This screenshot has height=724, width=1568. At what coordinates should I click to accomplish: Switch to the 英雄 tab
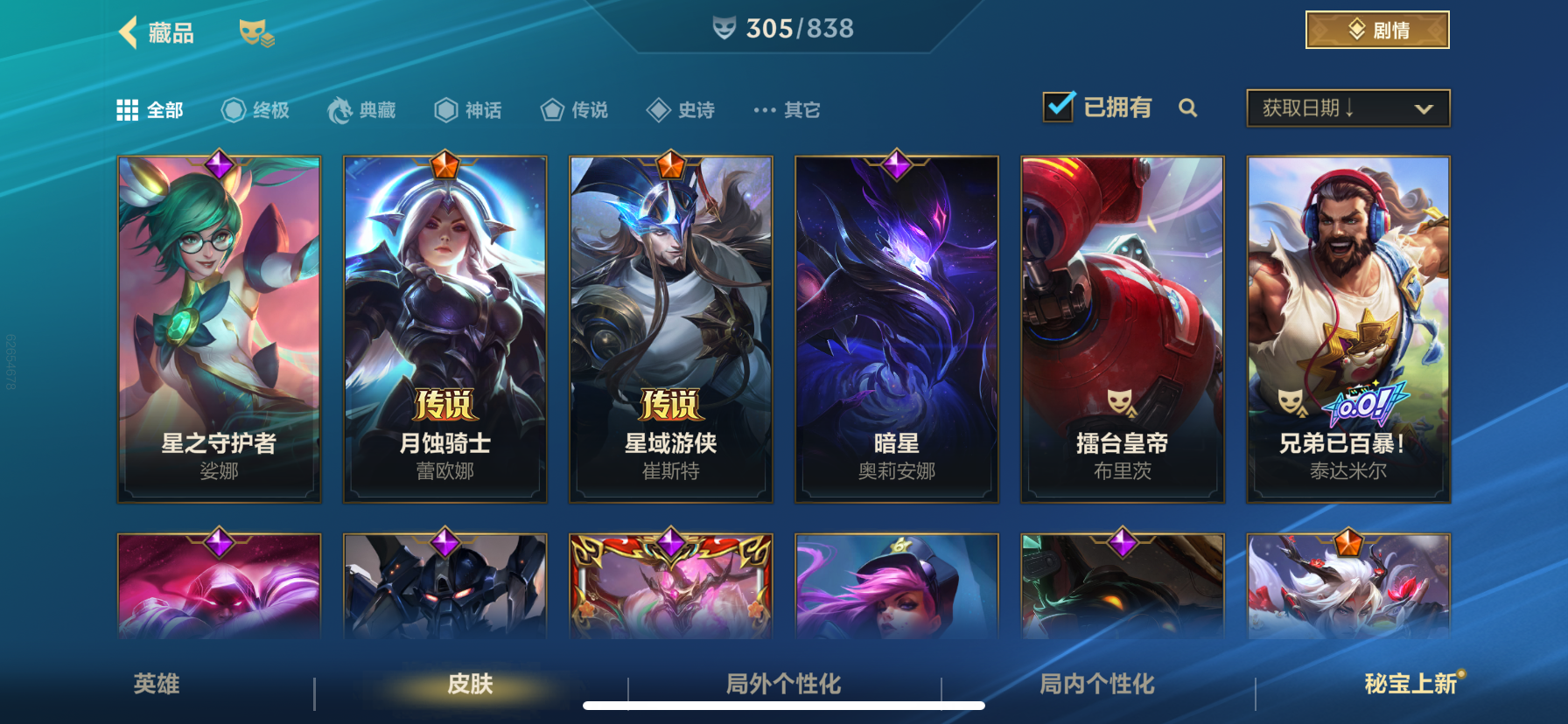(156, 687)
